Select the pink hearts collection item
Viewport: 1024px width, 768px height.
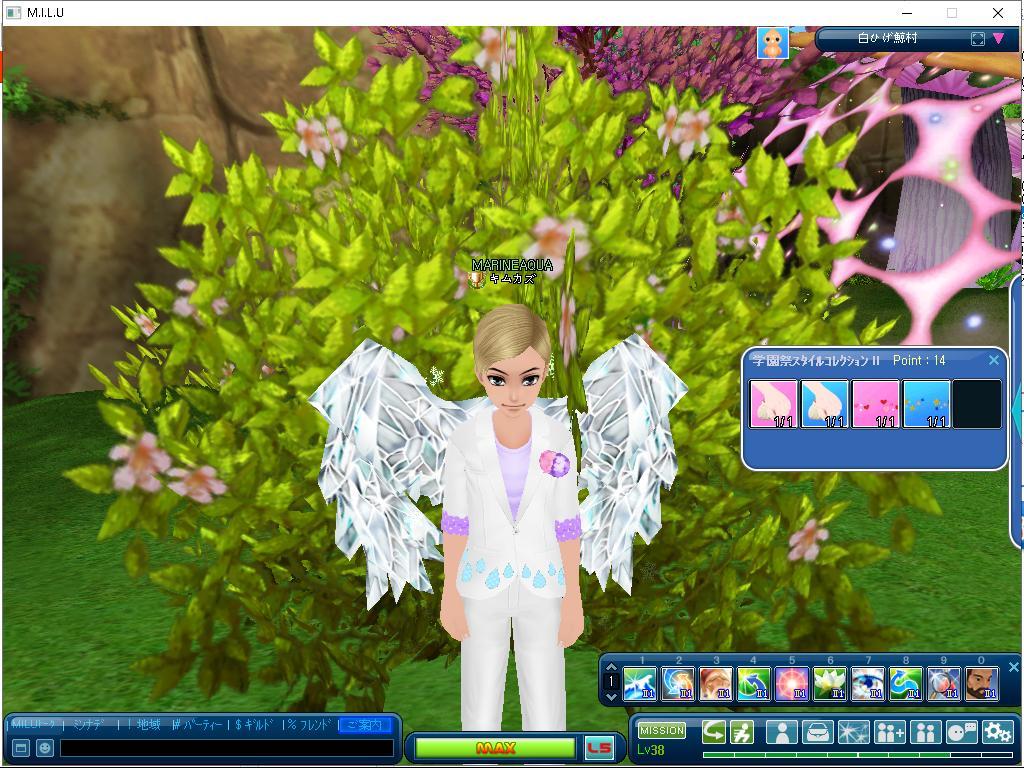point(875,404)
